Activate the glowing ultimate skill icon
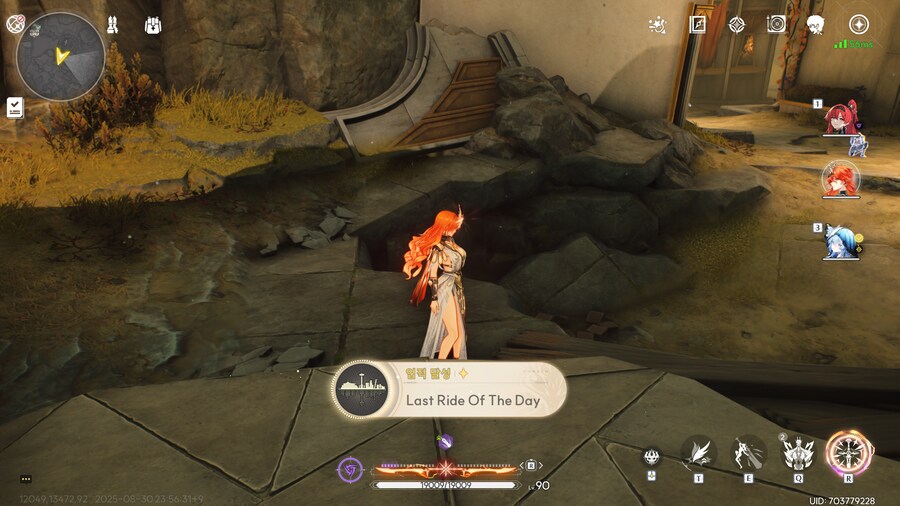The width and height of the screenshot is (900, 506). point(848,454)
